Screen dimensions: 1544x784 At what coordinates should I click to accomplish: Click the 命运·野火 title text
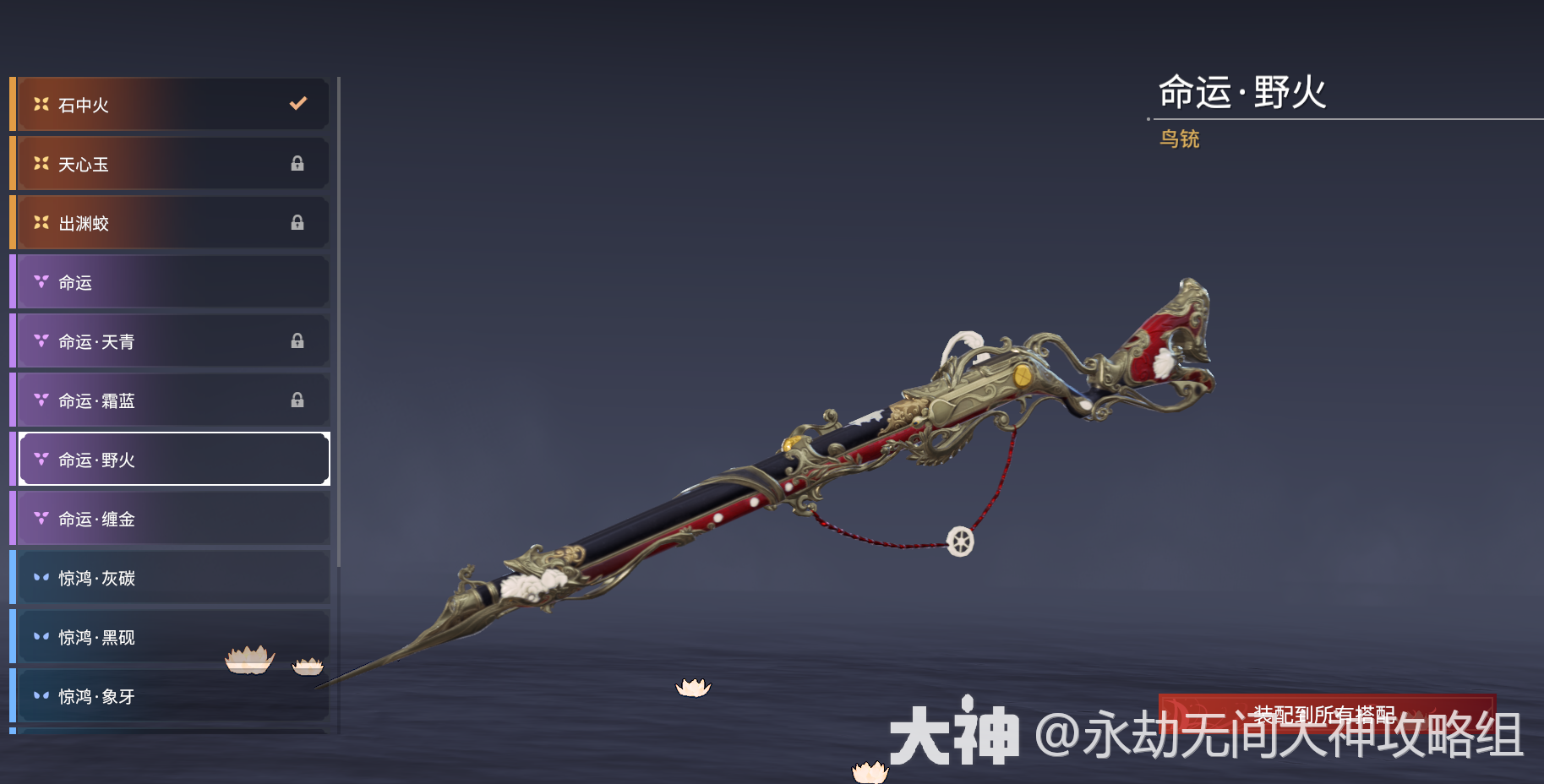[1244, 95]
